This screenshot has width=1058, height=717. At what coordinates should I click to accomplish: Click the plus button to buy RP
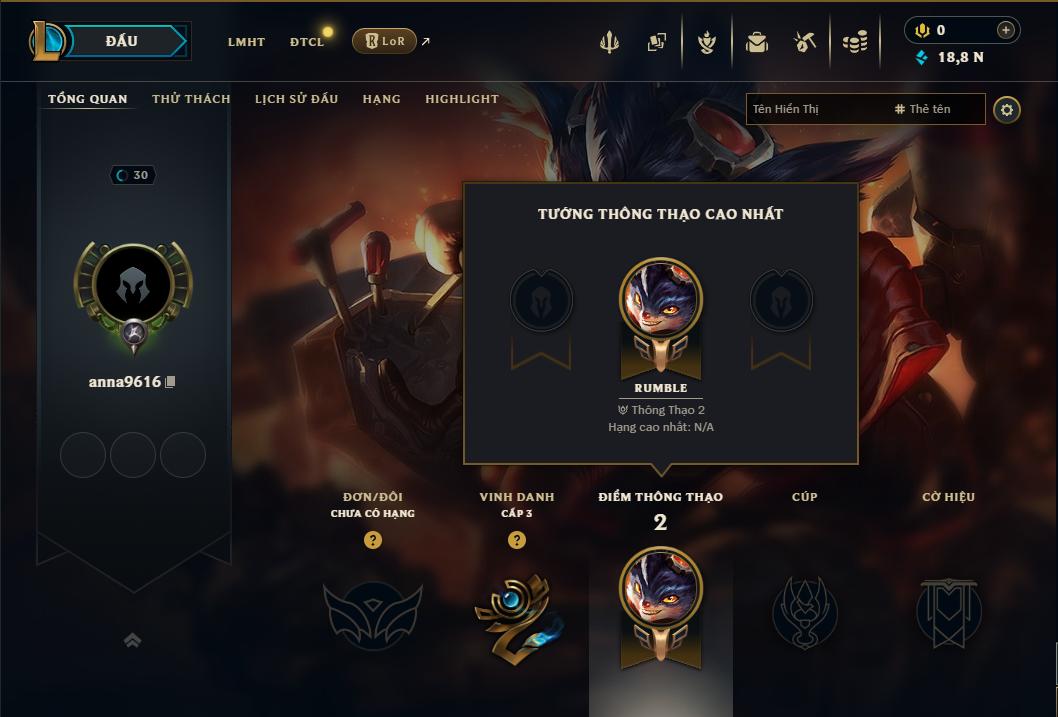click(1005, 30)
